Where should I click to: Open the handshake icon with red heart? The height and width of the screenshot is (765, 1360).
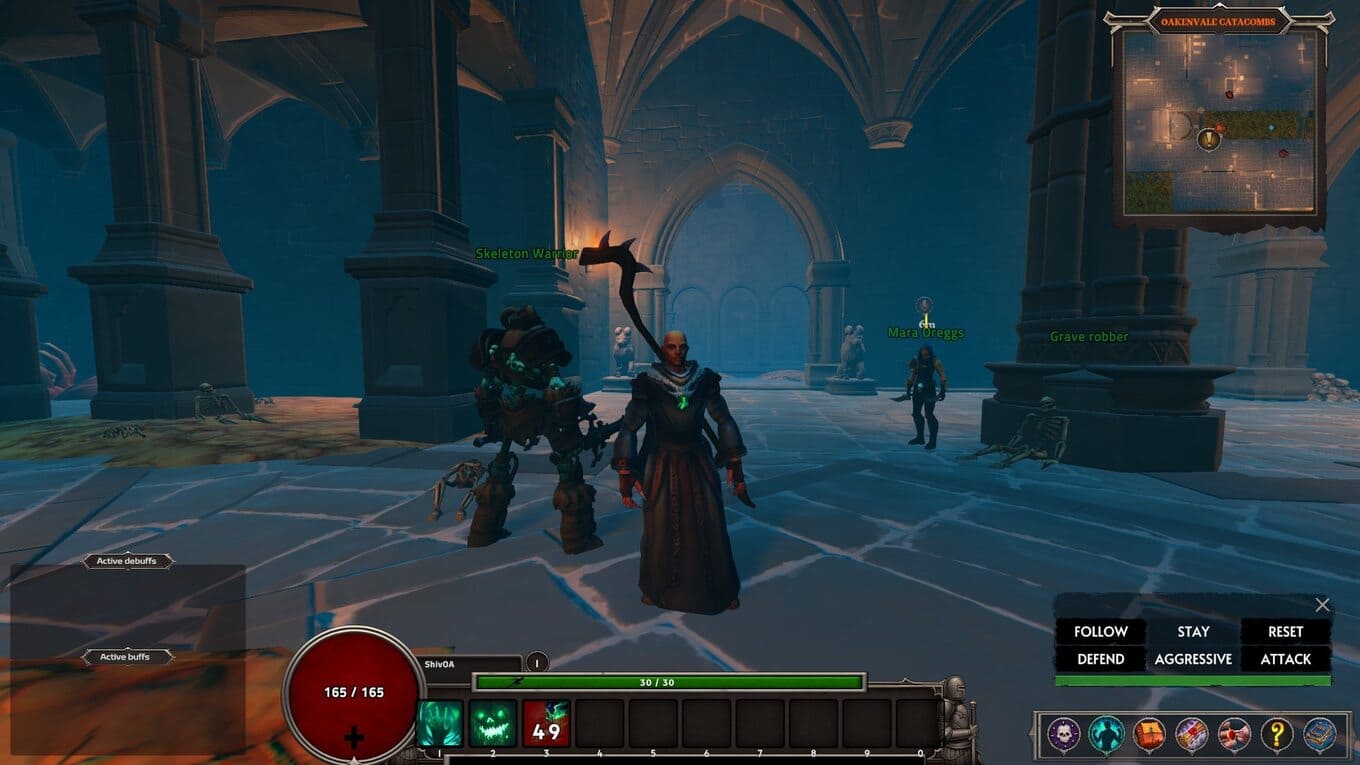(x=1234, y=735)
